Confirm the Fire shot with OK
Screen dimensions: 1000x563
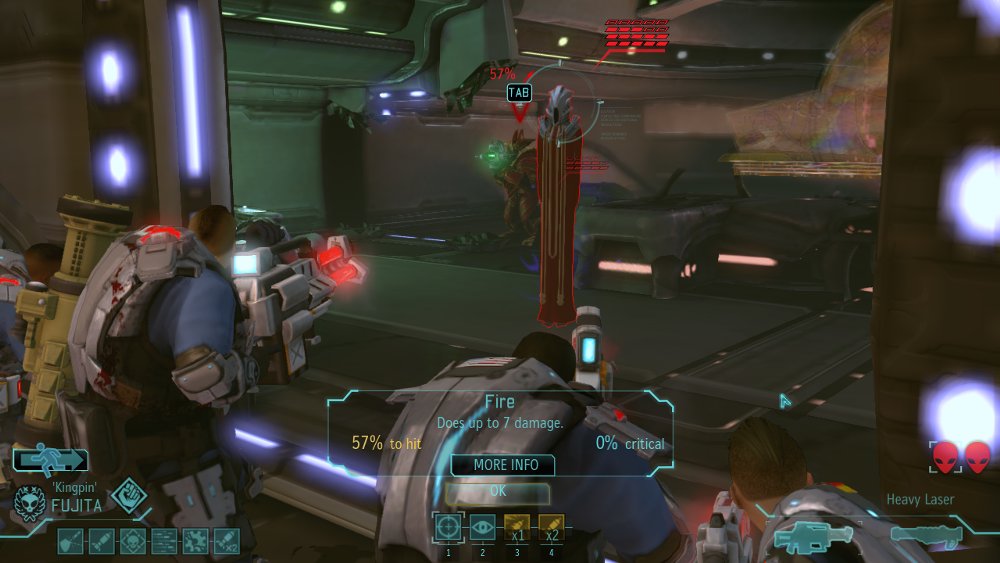(x=497, y=491)
